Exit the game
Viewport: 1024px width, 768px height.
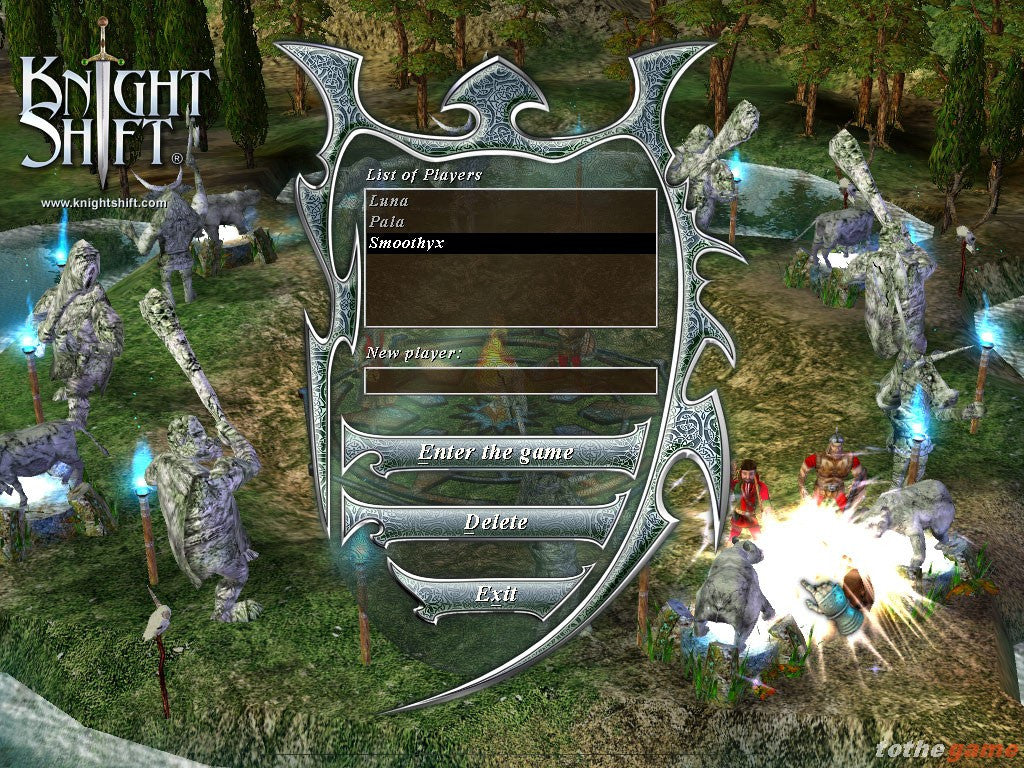tap(496, 594)
